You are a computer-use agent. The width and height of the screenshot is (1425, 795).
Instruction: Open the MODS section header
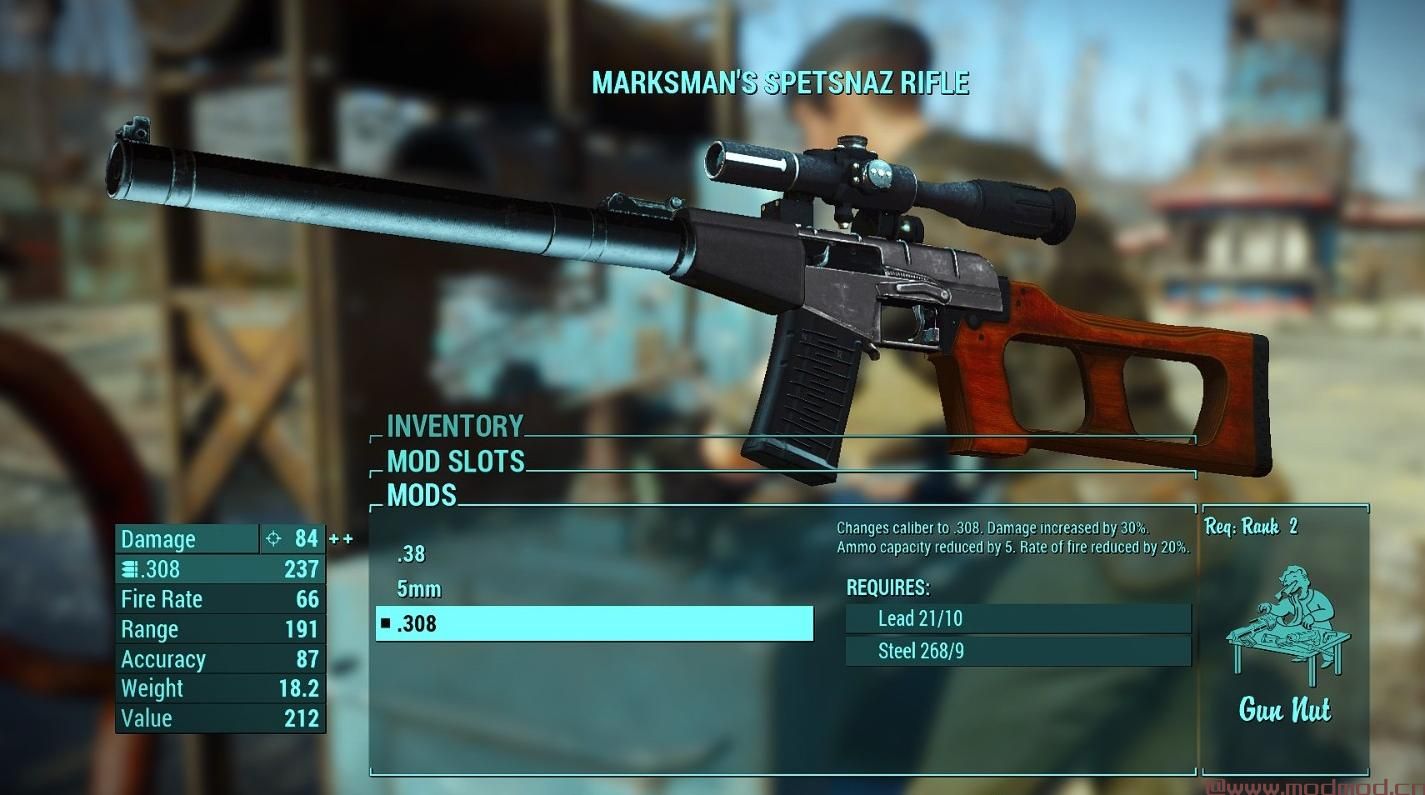[x=421, y=495]
